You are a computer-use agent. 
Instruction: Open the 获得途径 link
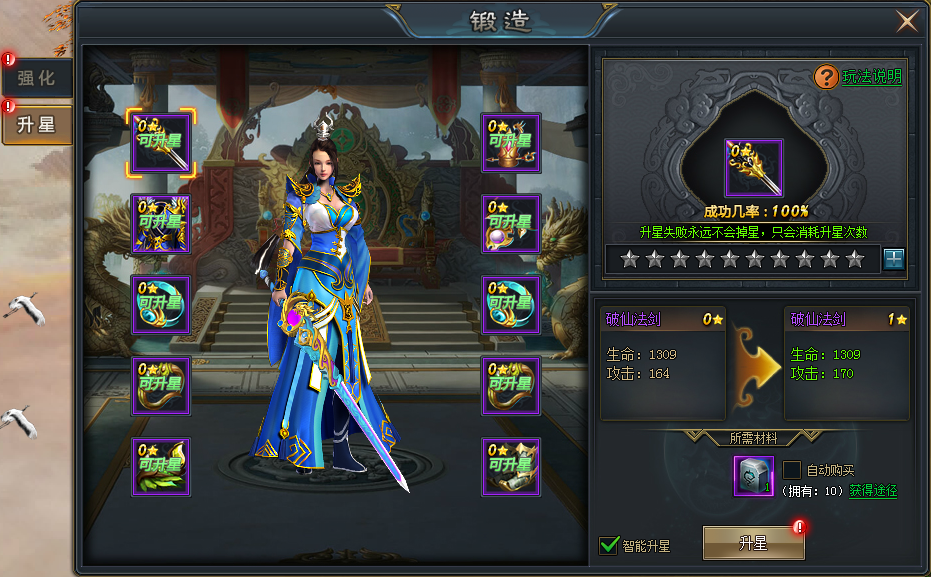click(x=873, y=491)
